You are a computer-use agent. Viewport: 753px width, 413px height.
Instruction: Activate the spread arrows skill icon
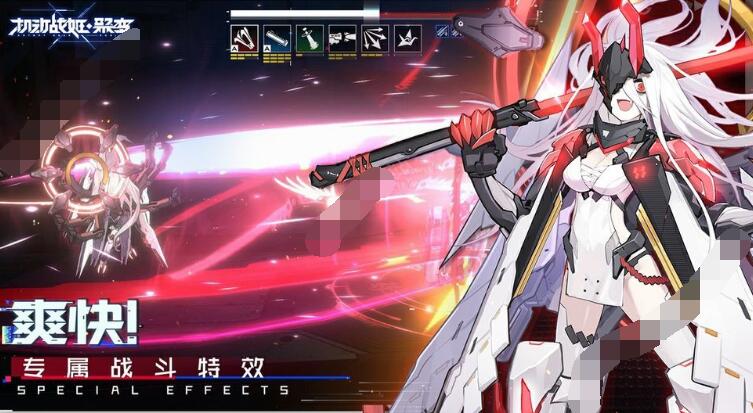[375, 39]
